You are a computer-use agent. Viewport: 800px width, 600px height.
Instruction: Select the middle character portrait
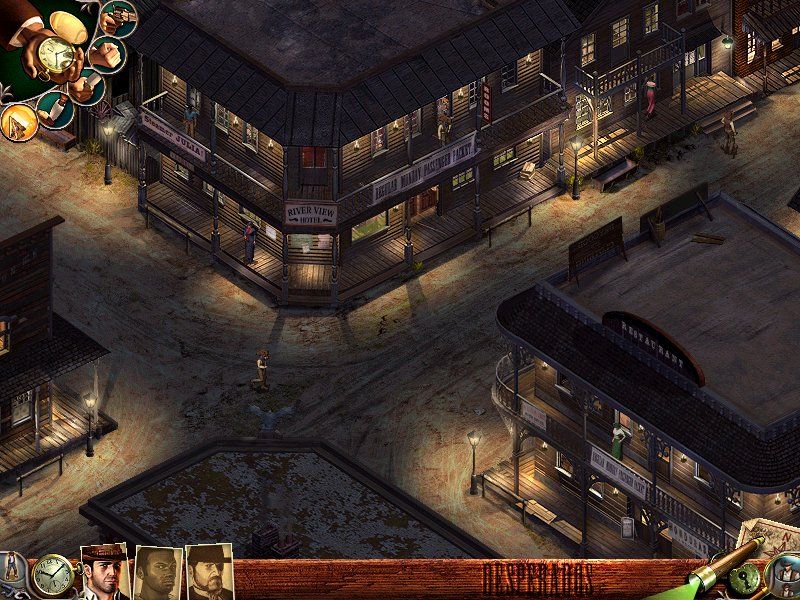point(158,574)
